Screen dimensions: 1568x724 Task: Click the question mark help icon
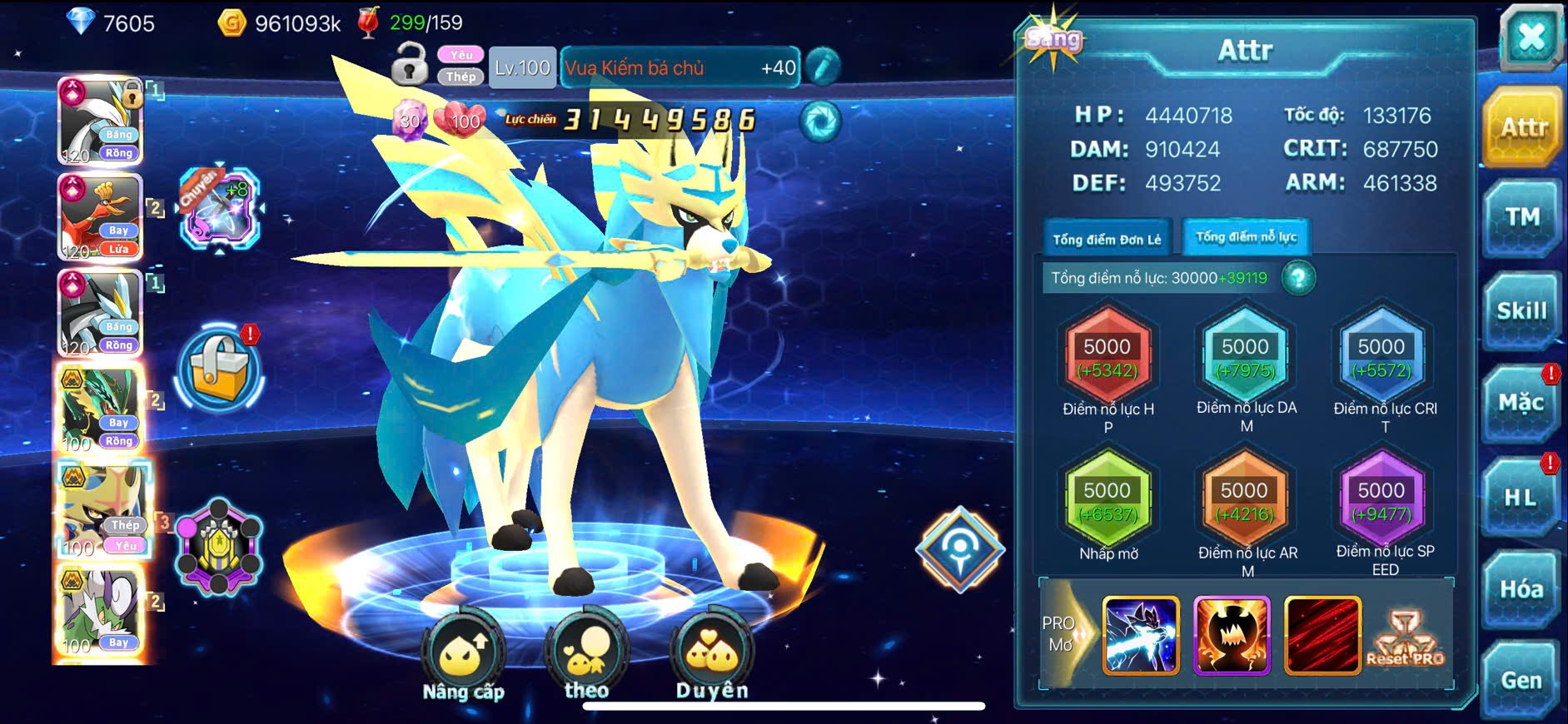pyautogui.click(x=1298, y=278)
